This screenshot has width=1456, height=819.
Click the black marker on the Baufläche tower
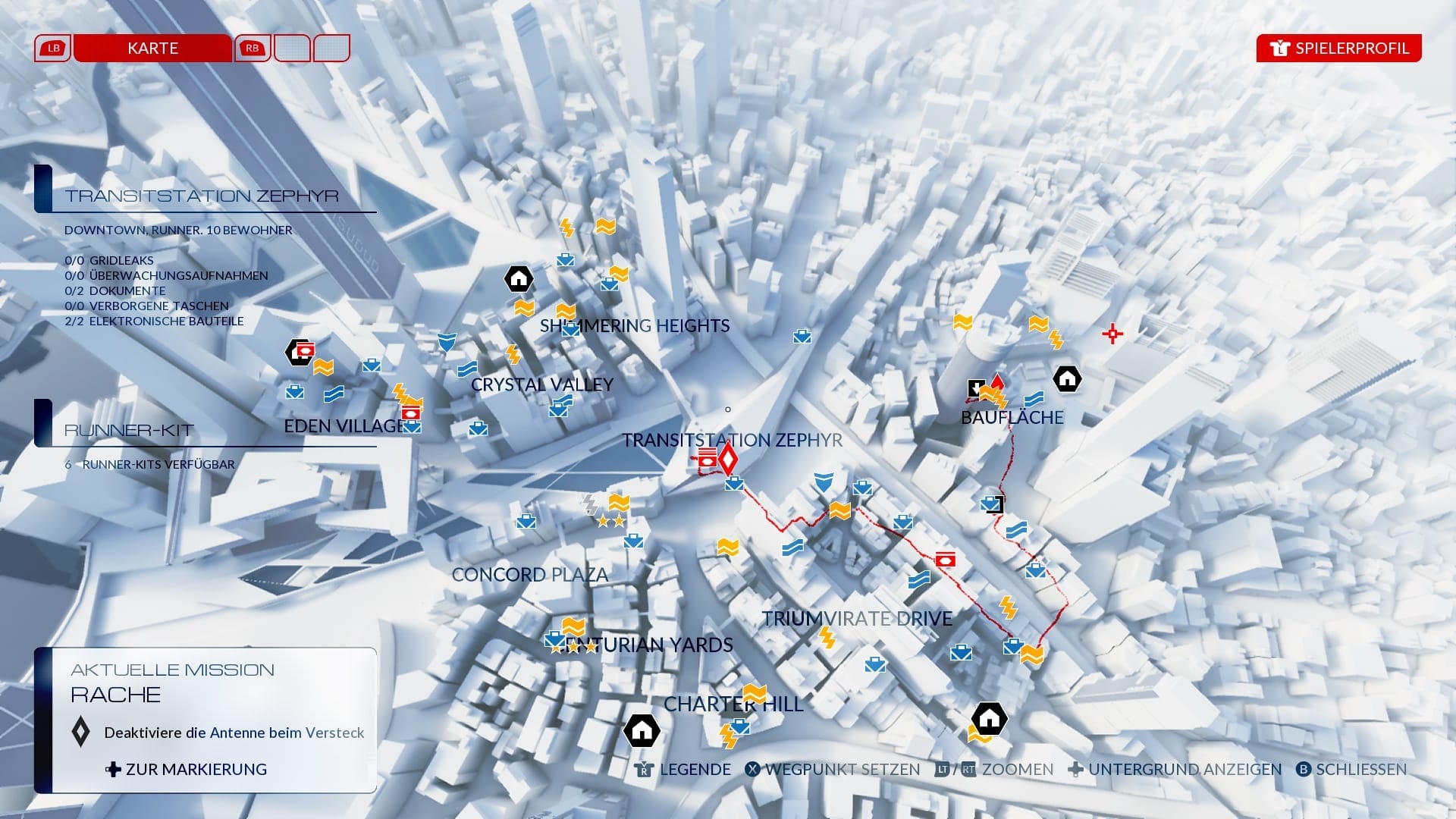pyautogui.click(x=977, y=388)
